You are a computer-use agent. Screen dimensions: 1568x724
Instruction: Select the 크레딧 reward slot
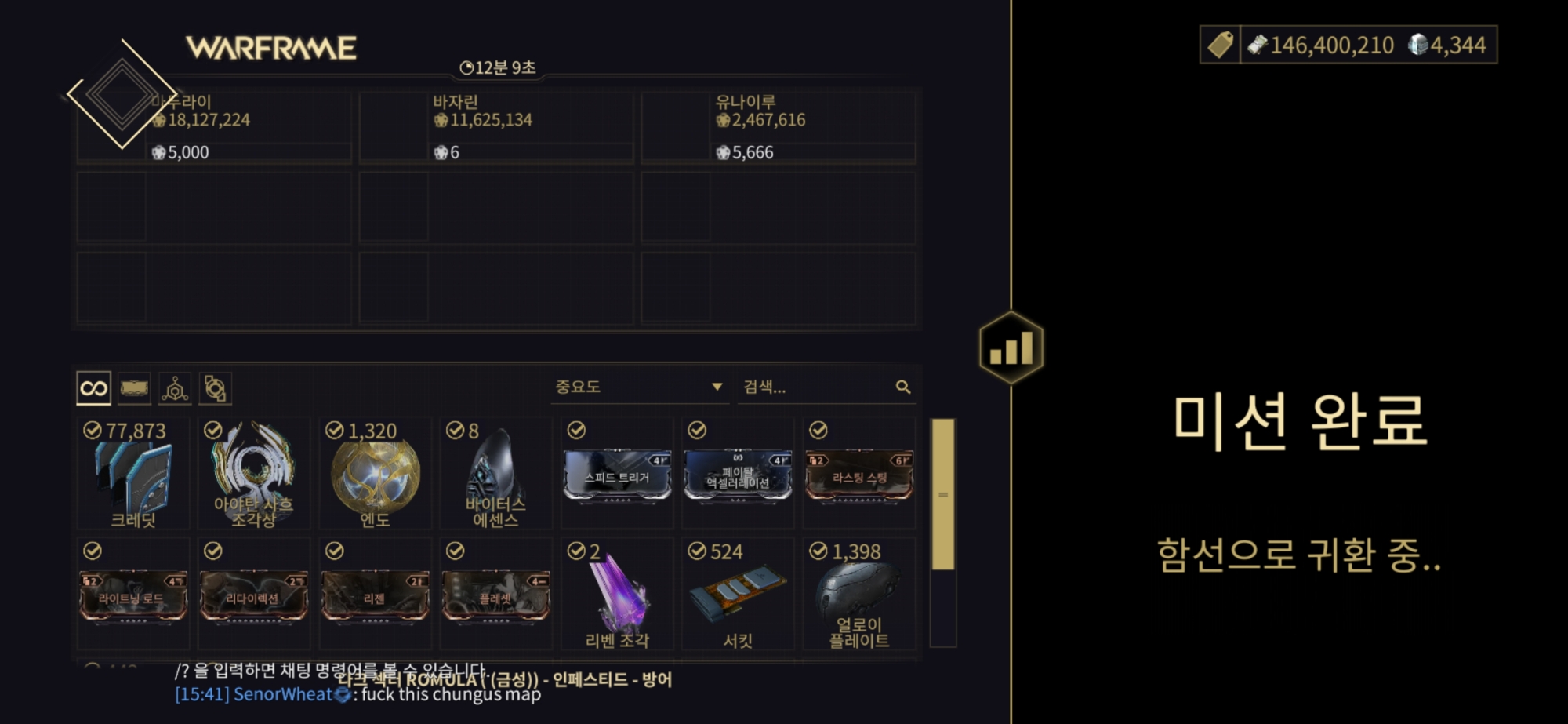pos(134,474)
